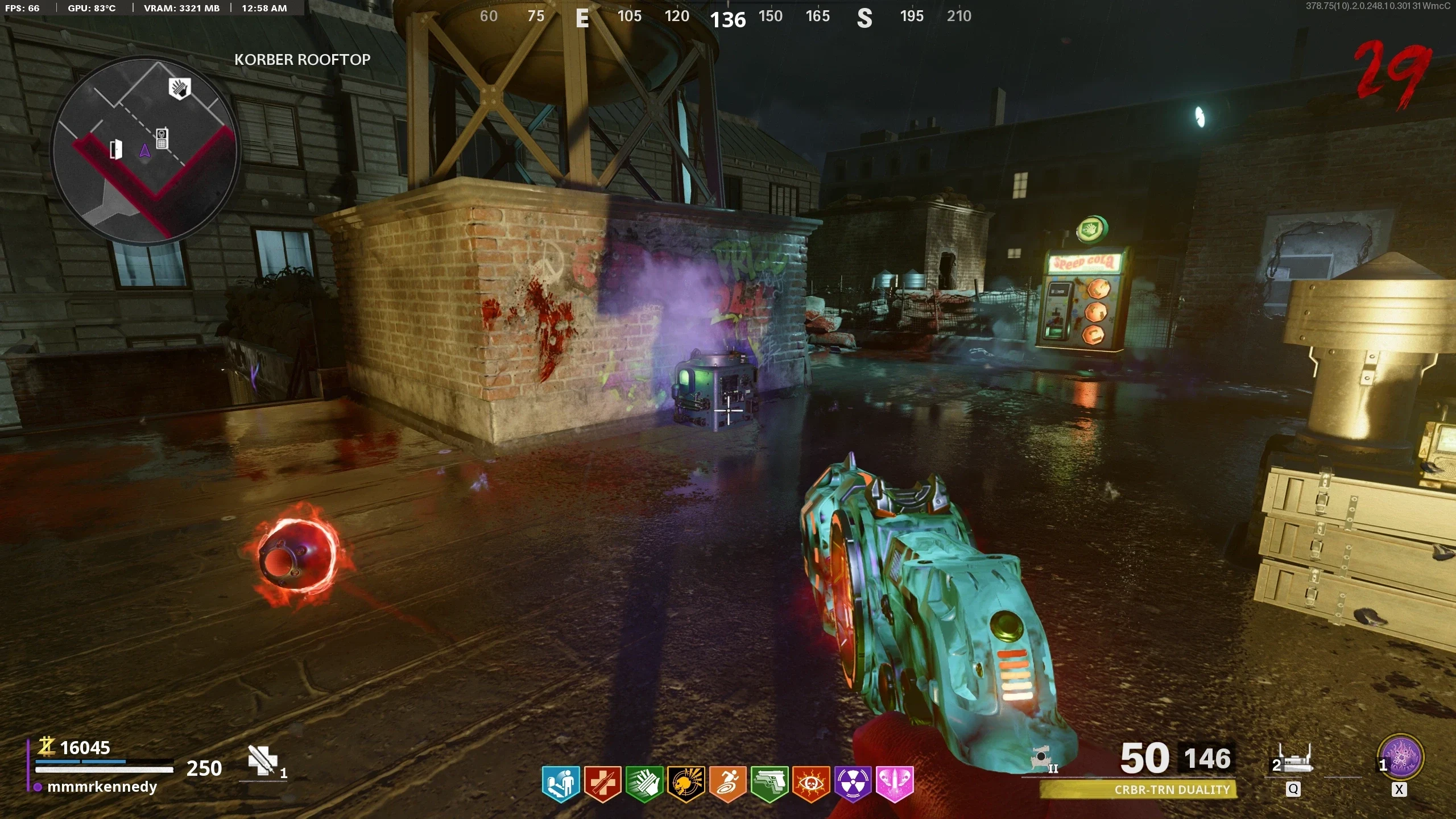Select the blue Quick Revive perk icon
The width and height of the screenshot is (1456, 819).
point(561,784)
